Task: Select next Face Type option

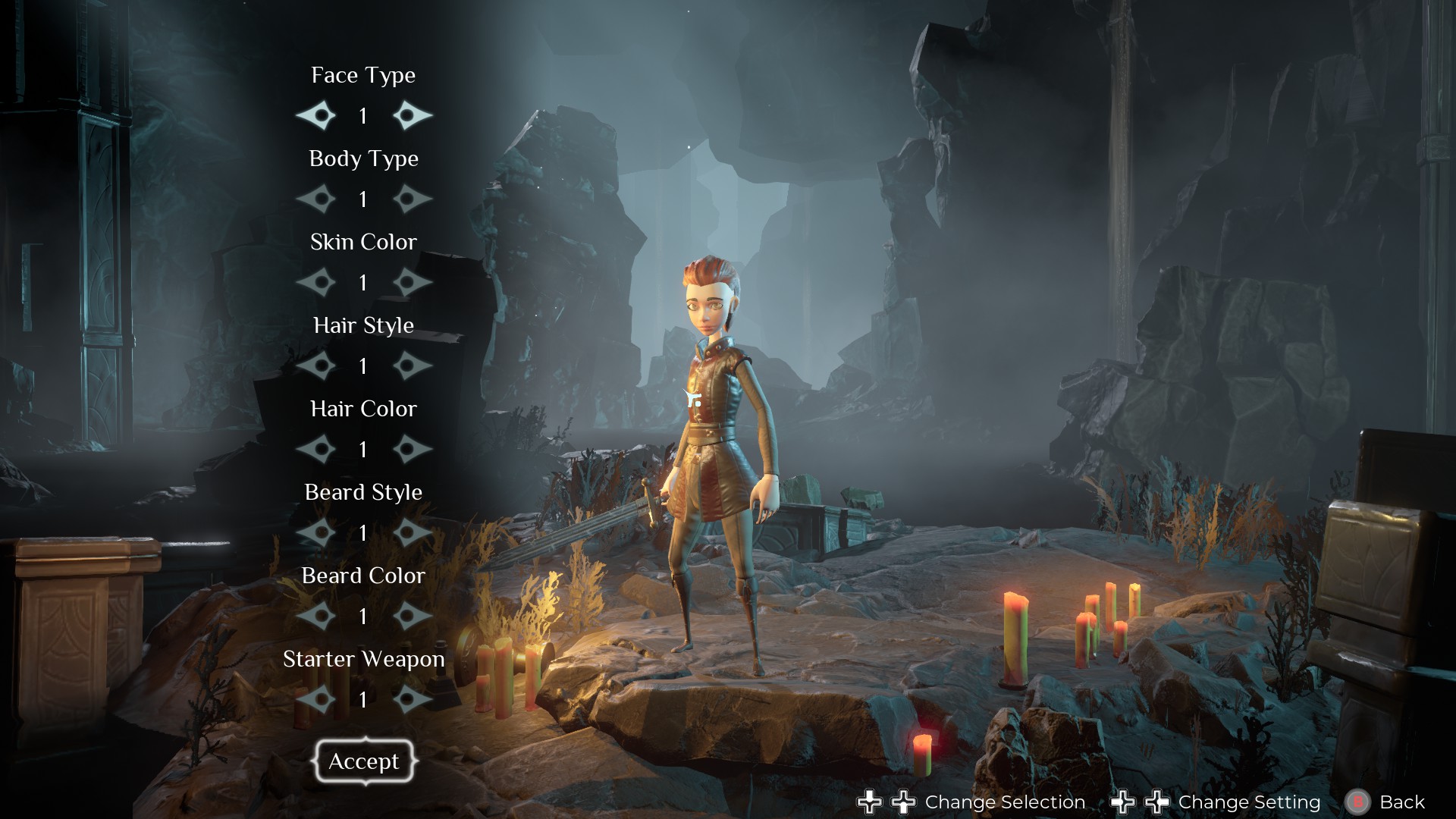Action: [412, 115]
